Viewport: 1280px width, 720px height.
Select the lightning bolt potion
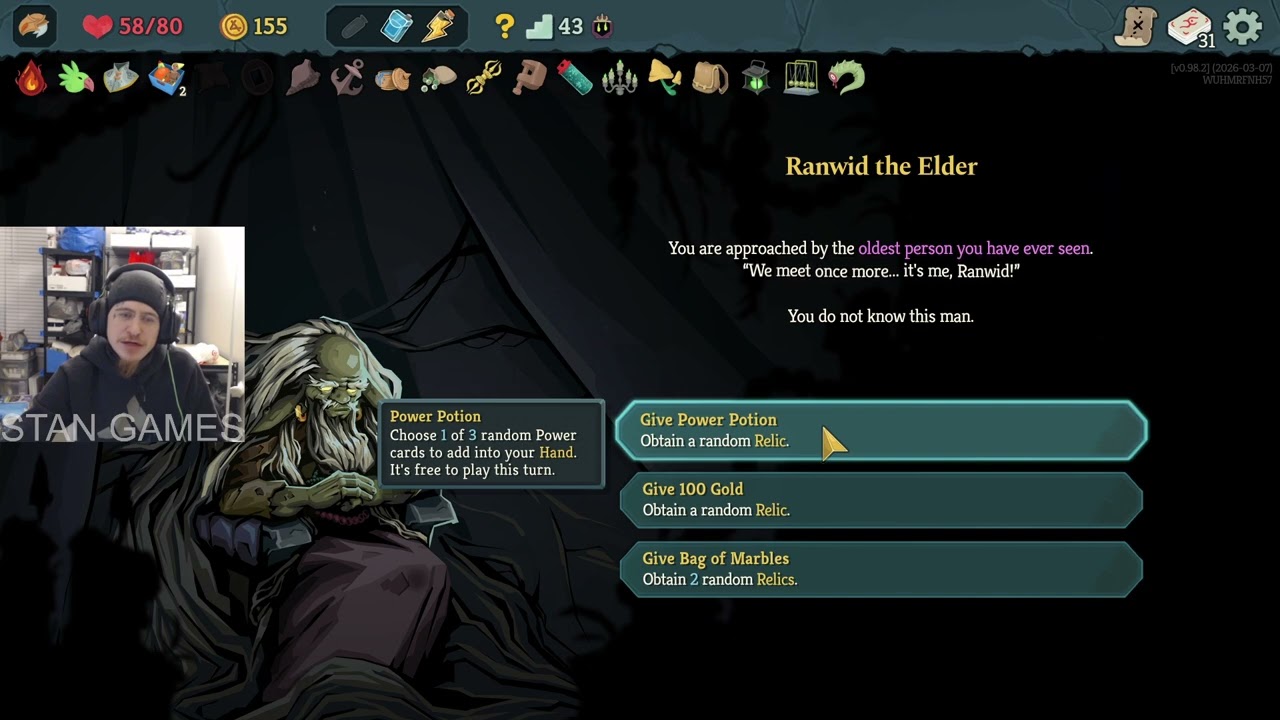pos(438,27)
